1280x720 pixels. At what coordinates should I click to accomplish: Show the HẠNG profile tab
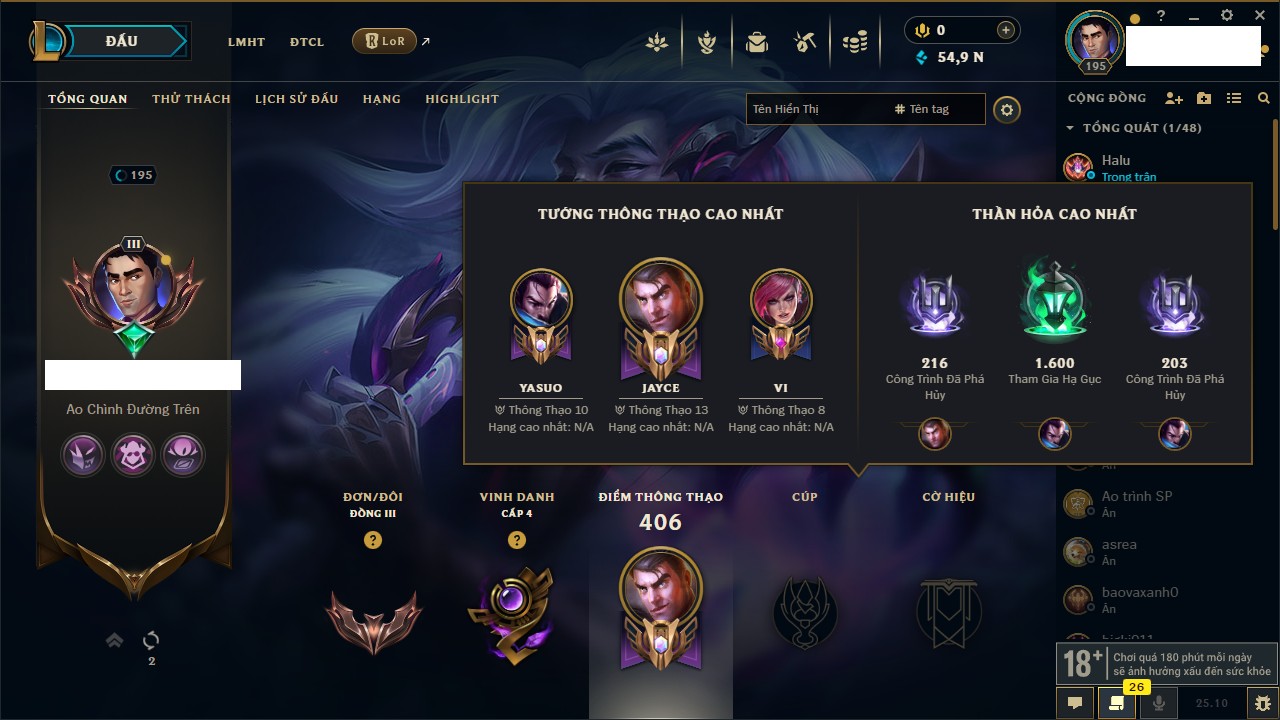point(381,99)
